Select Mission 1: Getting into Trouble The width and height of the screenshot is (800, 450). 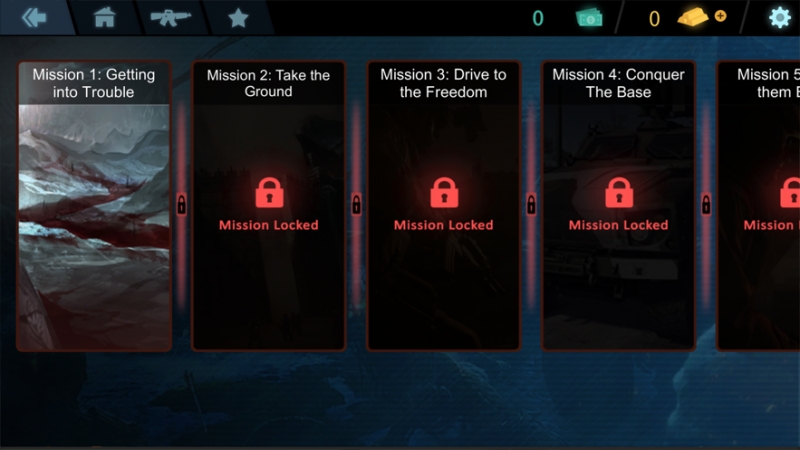tap(94, 206)
